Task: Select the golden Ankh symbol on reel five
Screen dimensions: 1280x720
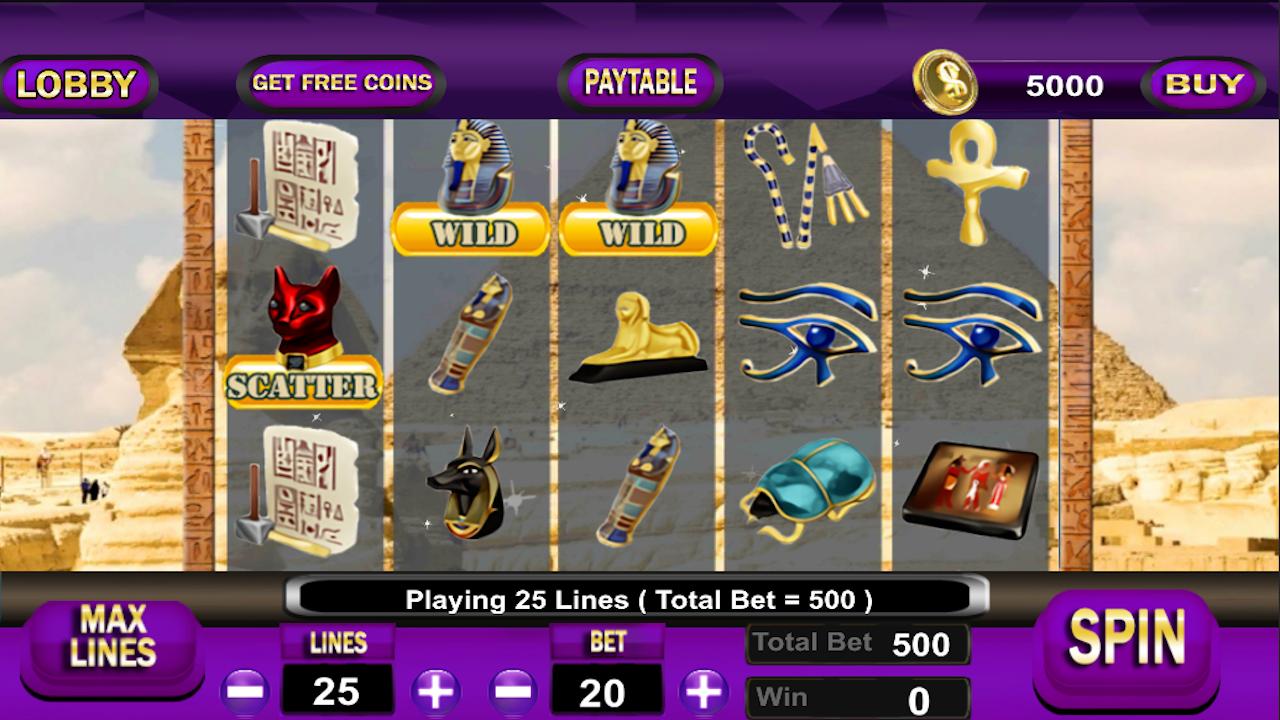Action: click(968, 190)
